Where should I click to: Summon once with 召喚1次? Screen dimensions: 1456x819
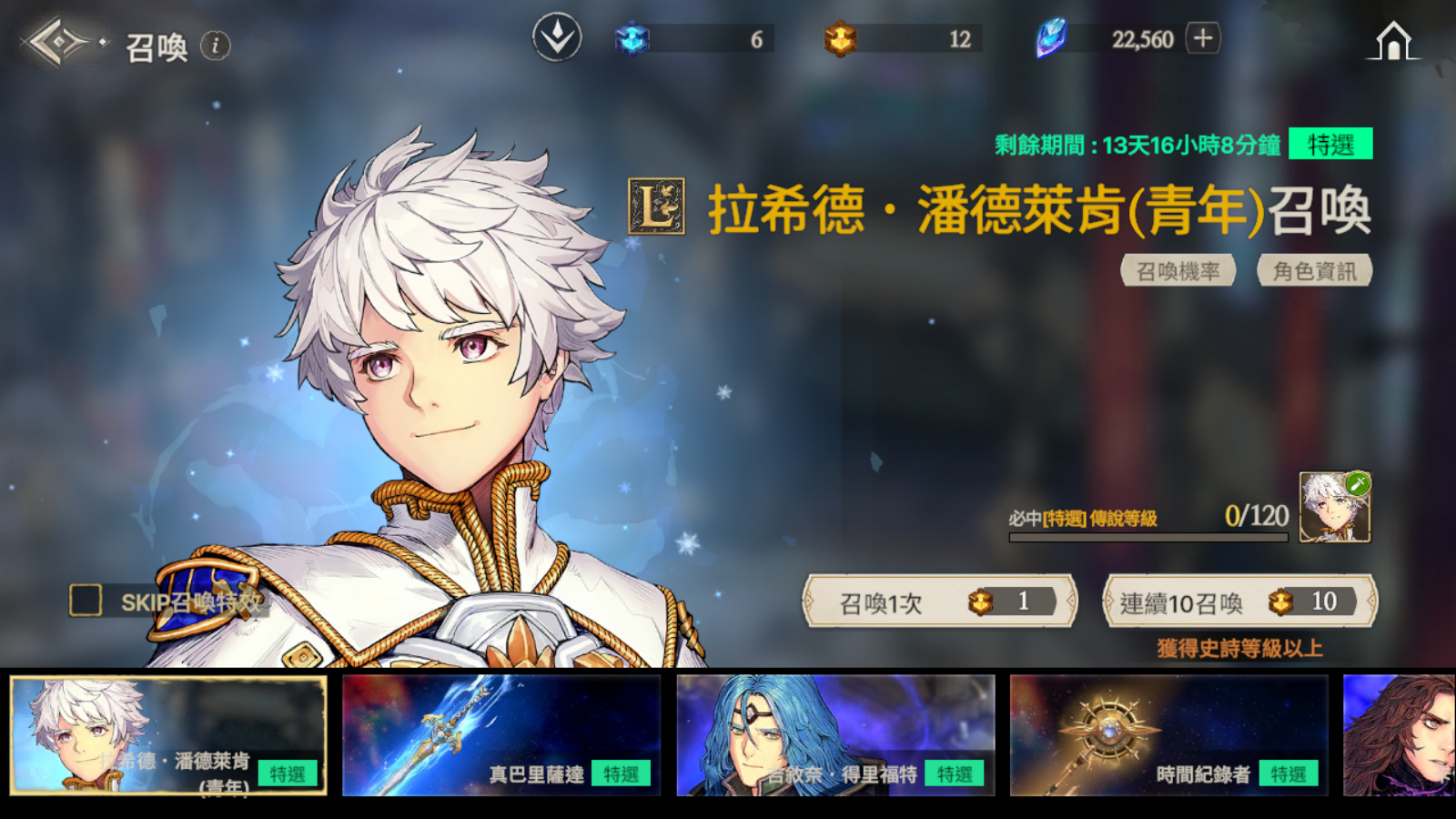[x=939, y=602]
